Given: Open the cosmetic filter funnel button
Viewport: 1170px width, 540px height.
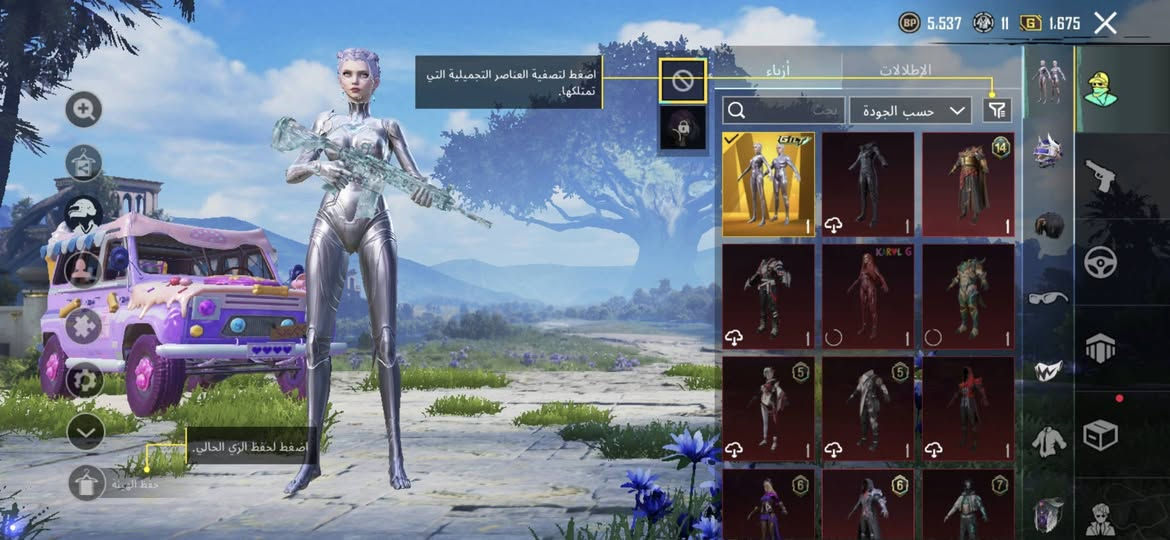Looking at the screenshot, I should point(997,110).
